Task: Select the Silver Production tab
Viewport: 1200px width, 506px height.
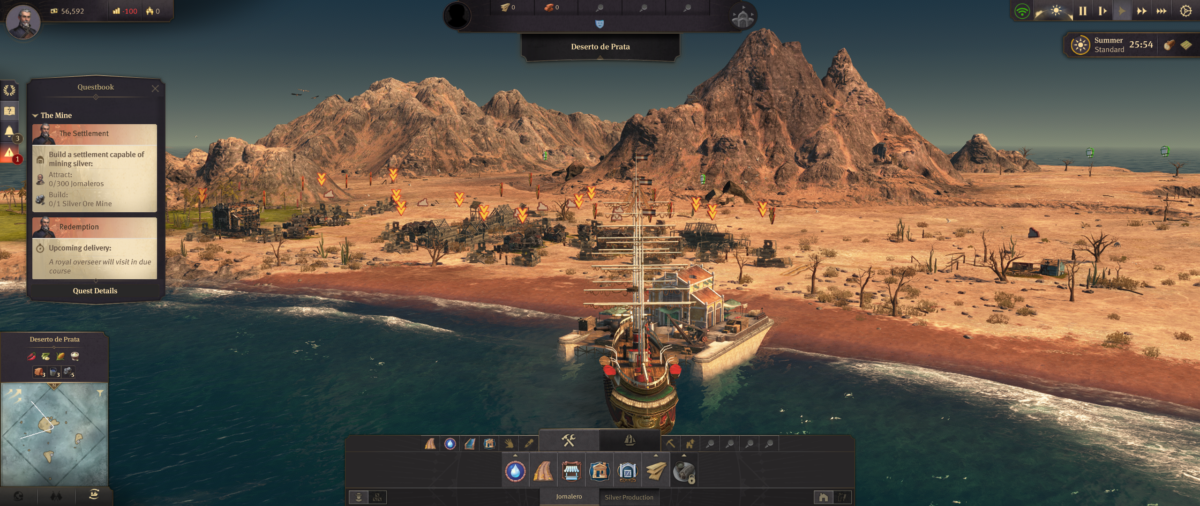Action: click(628, 497)
